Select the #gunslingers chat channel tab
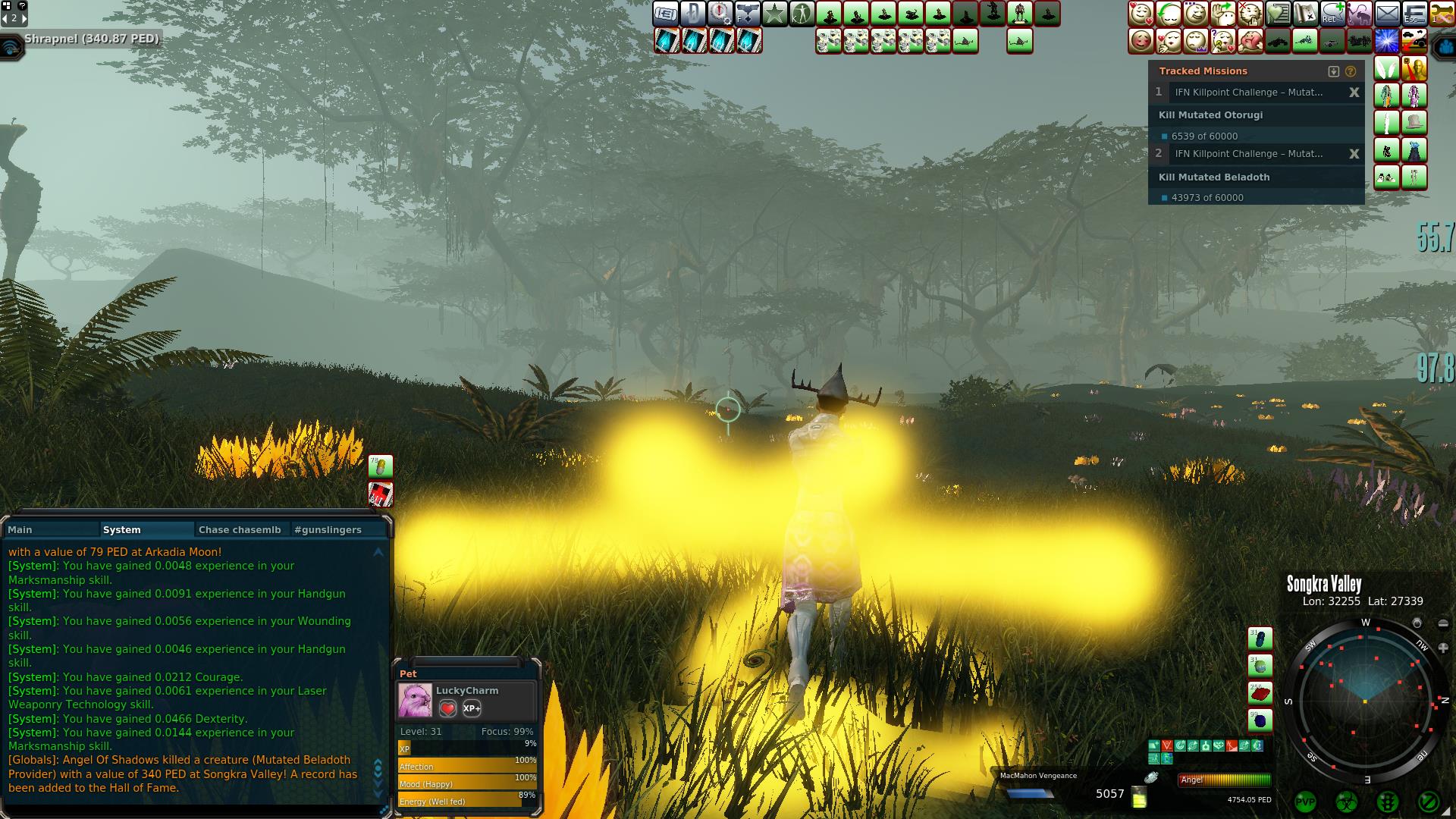The height and width of the screenshot is (819, 1456). (x=328, y=529)
